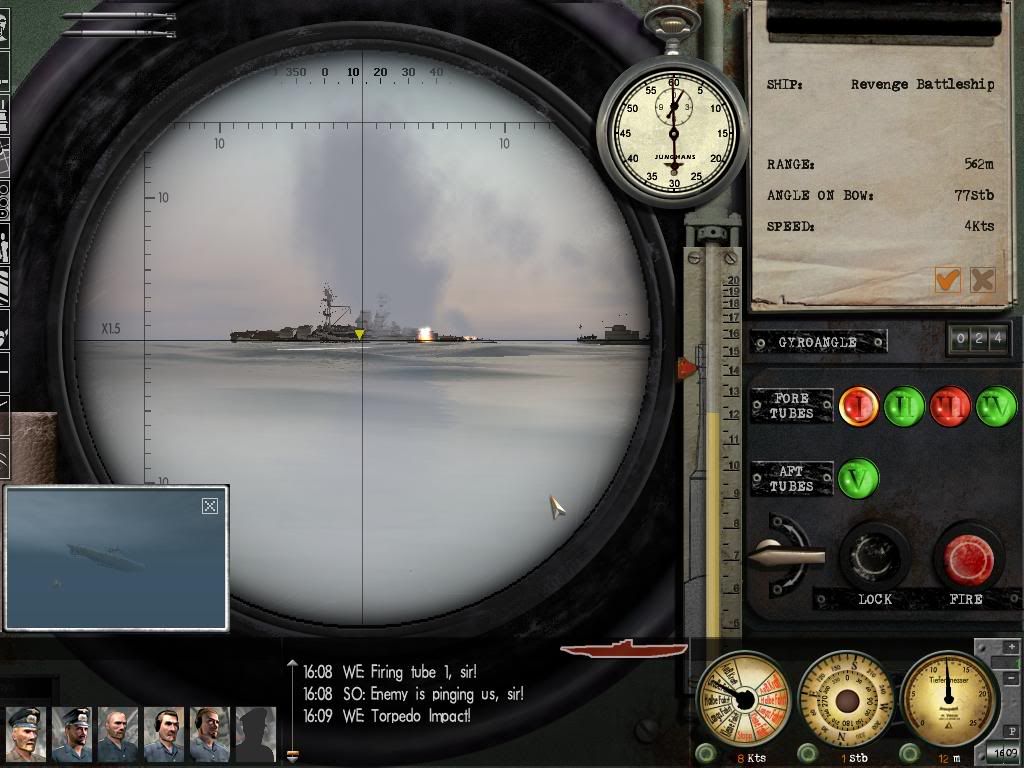Select fore torpedo tube IV
The width and height of the screenshot is (1024, 768).
(996, 407)
